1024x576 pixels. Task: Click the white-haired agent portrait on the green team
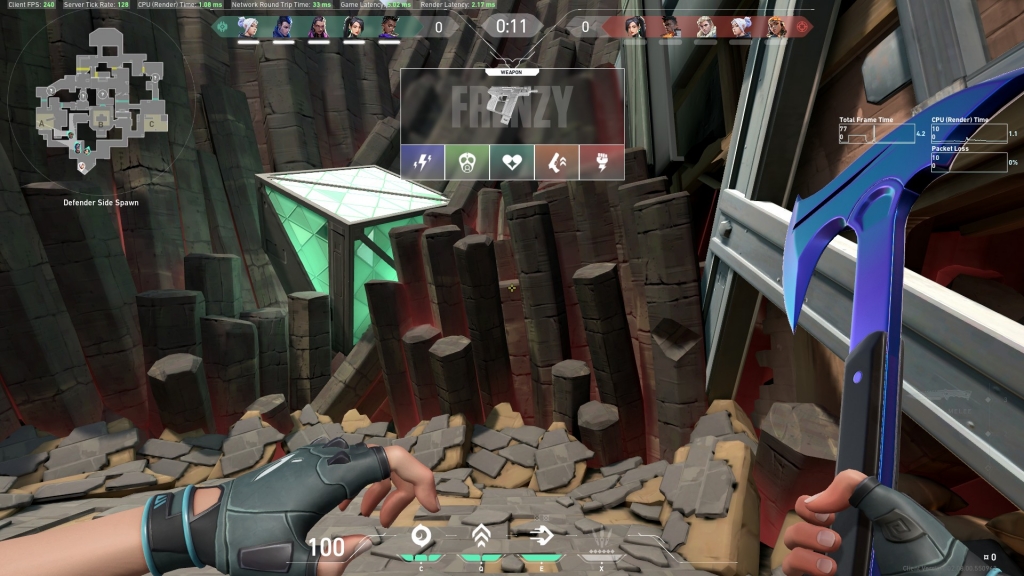tap(247, 27)
